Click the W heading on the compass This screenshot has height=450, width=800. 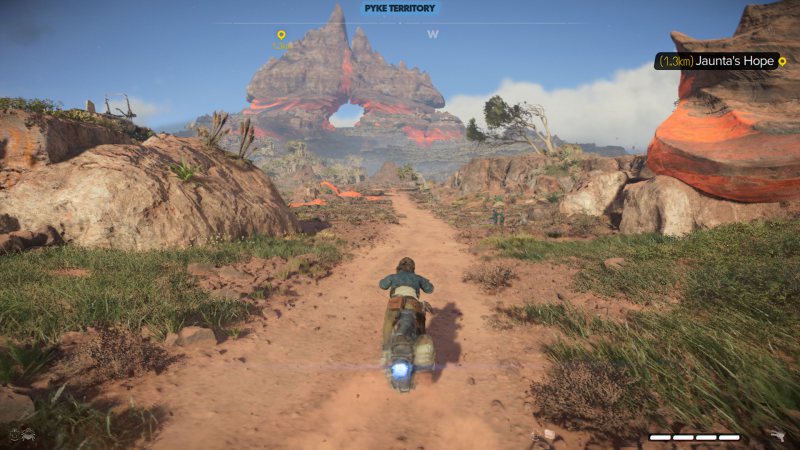pyautogui.click(x=433, y=34)
